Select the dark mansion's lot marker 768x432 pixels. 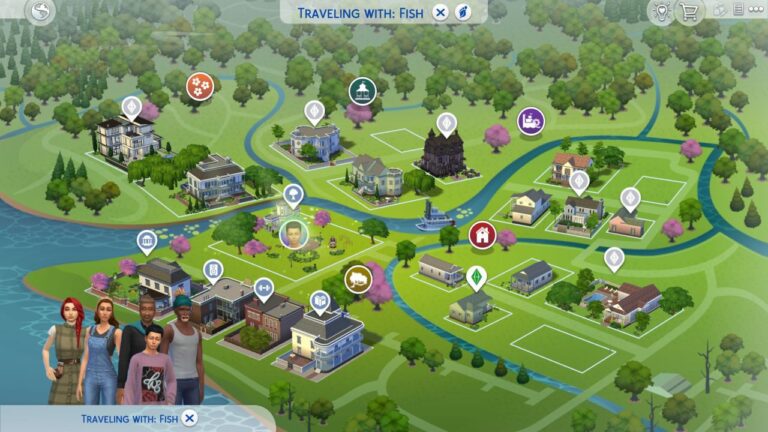pyautogui.click(x=446, y=123)
